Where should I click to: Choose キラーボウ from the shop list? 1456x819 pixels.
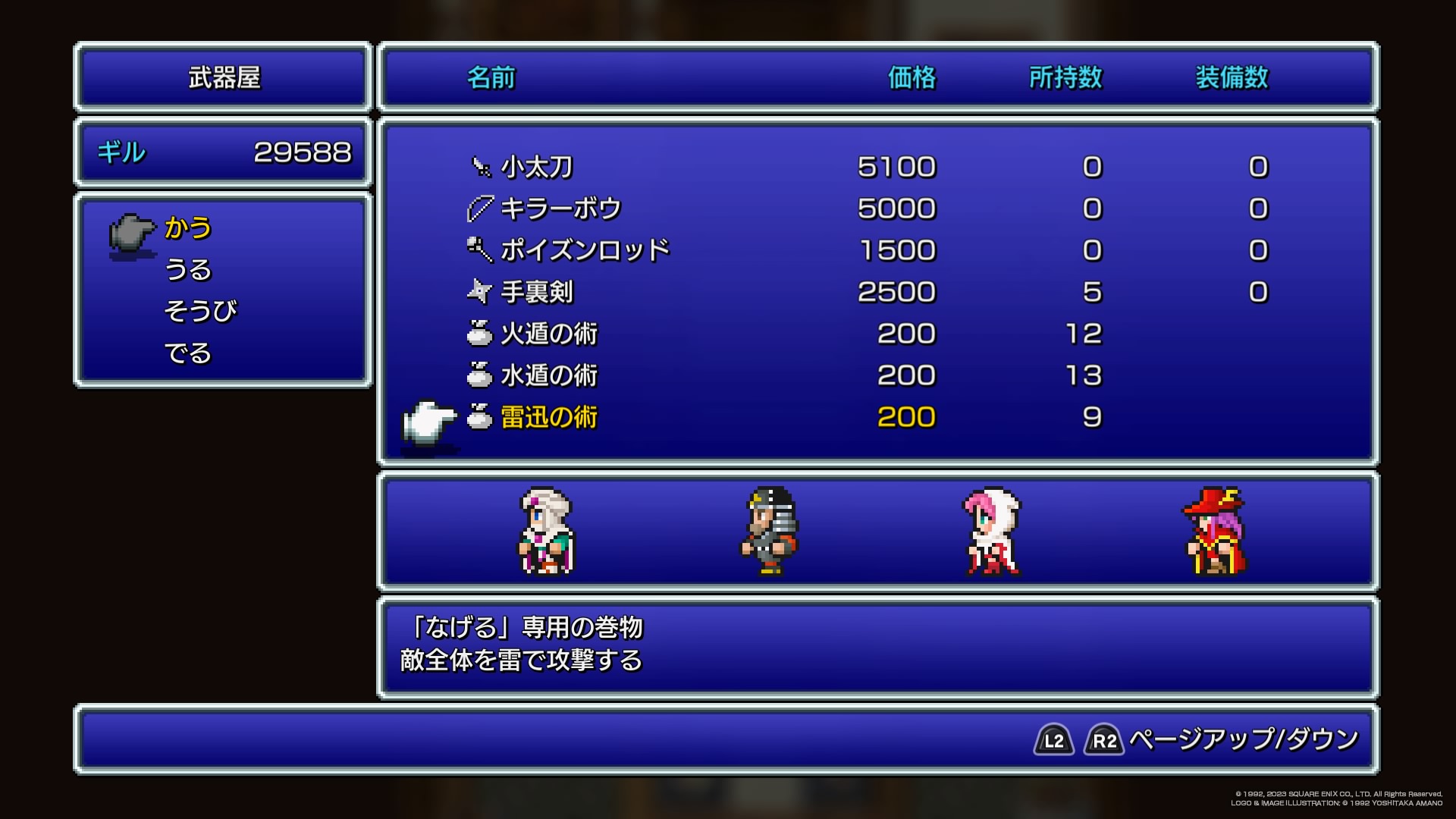(x=560, y=209)
